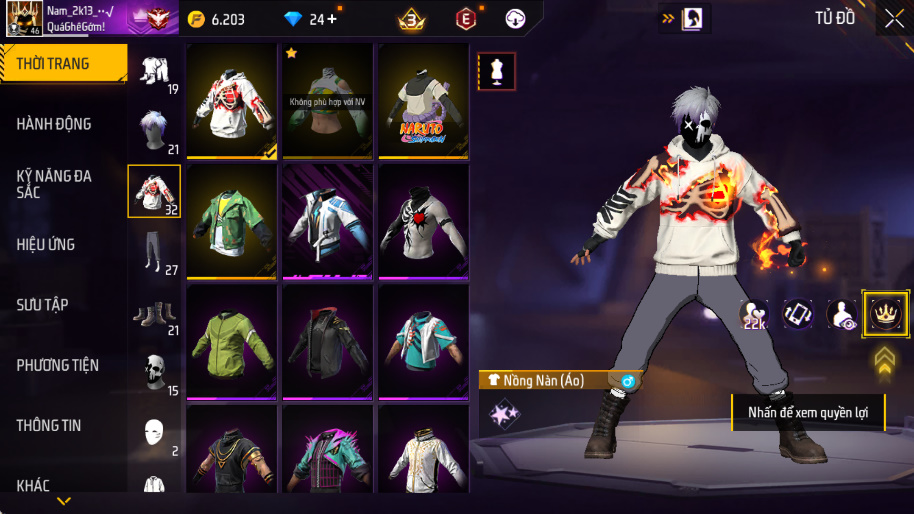This screenshot has height=514, width=914.
Task: Choose the hairstyle category icon
Action: coord(154,128)
